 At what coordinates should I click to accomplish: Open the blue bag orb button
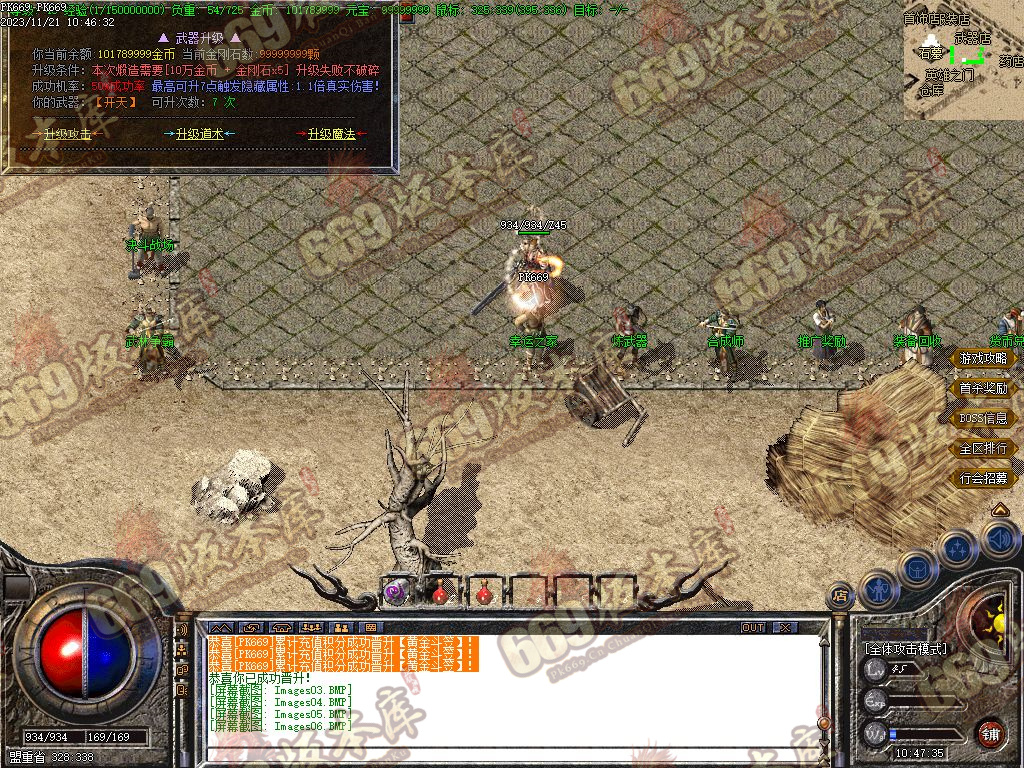point(916,568)
